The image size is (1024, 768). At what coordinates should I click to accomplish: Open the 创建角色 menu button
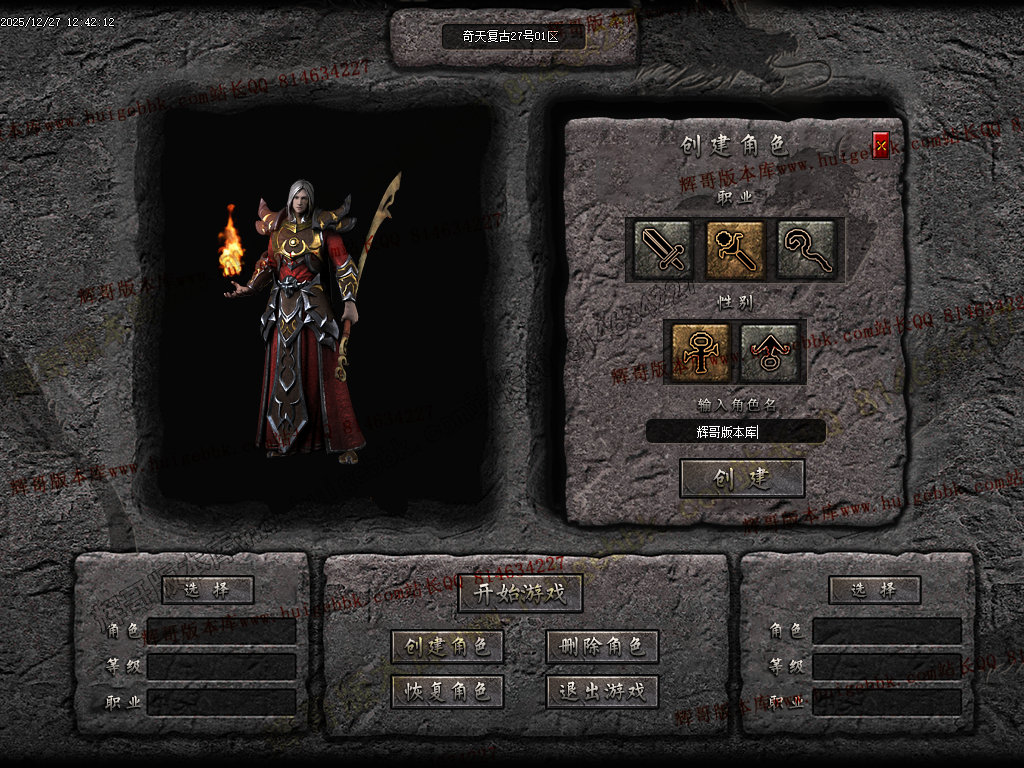coord(447,647)
